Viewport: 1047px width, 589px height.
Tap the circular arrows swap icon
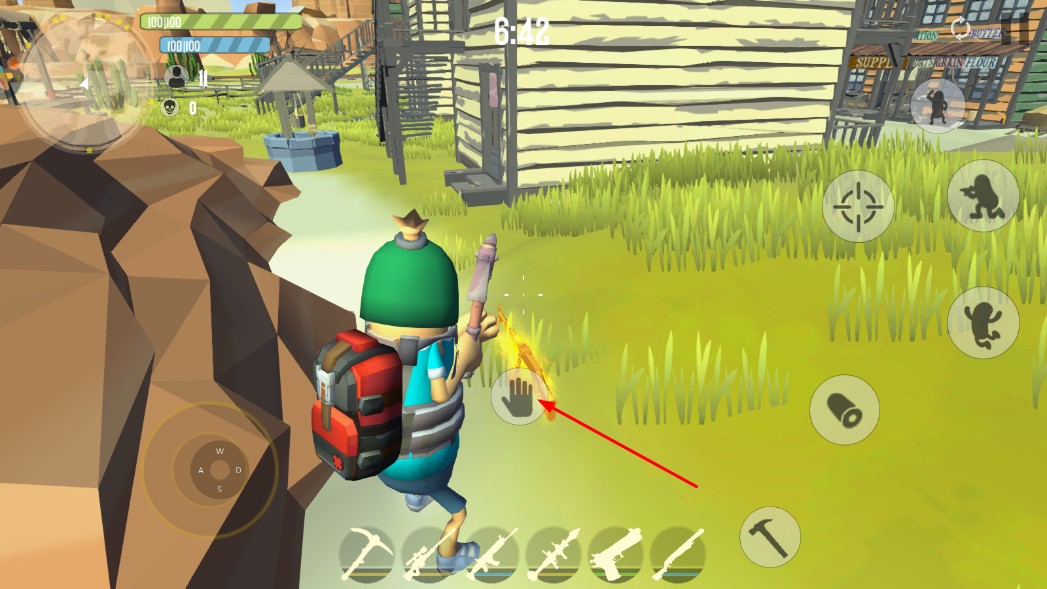tap(961, 28)
